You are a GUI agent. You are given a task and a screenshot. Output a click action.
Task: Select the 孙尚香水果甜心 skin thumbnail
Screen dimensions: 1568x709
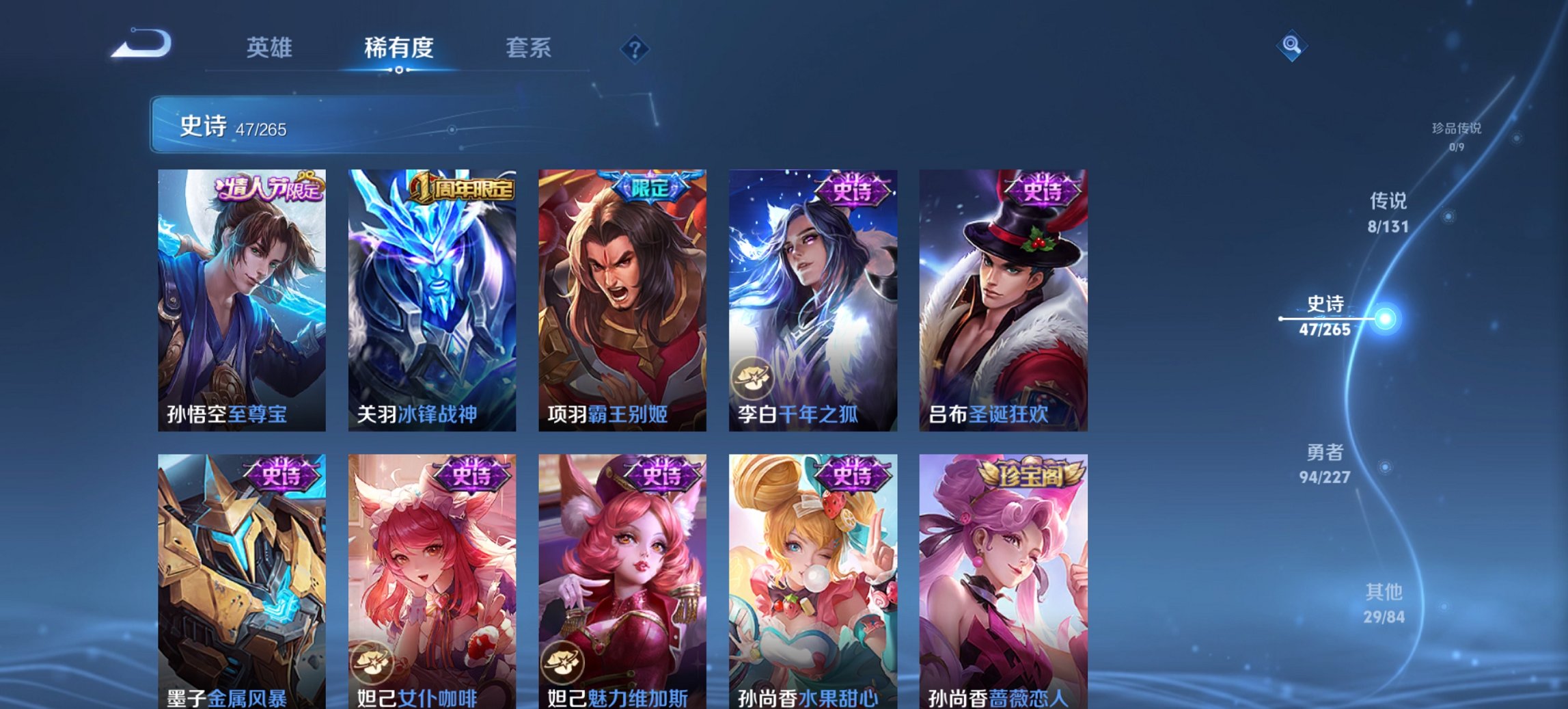pyautogui.click(x=813, y=581)
